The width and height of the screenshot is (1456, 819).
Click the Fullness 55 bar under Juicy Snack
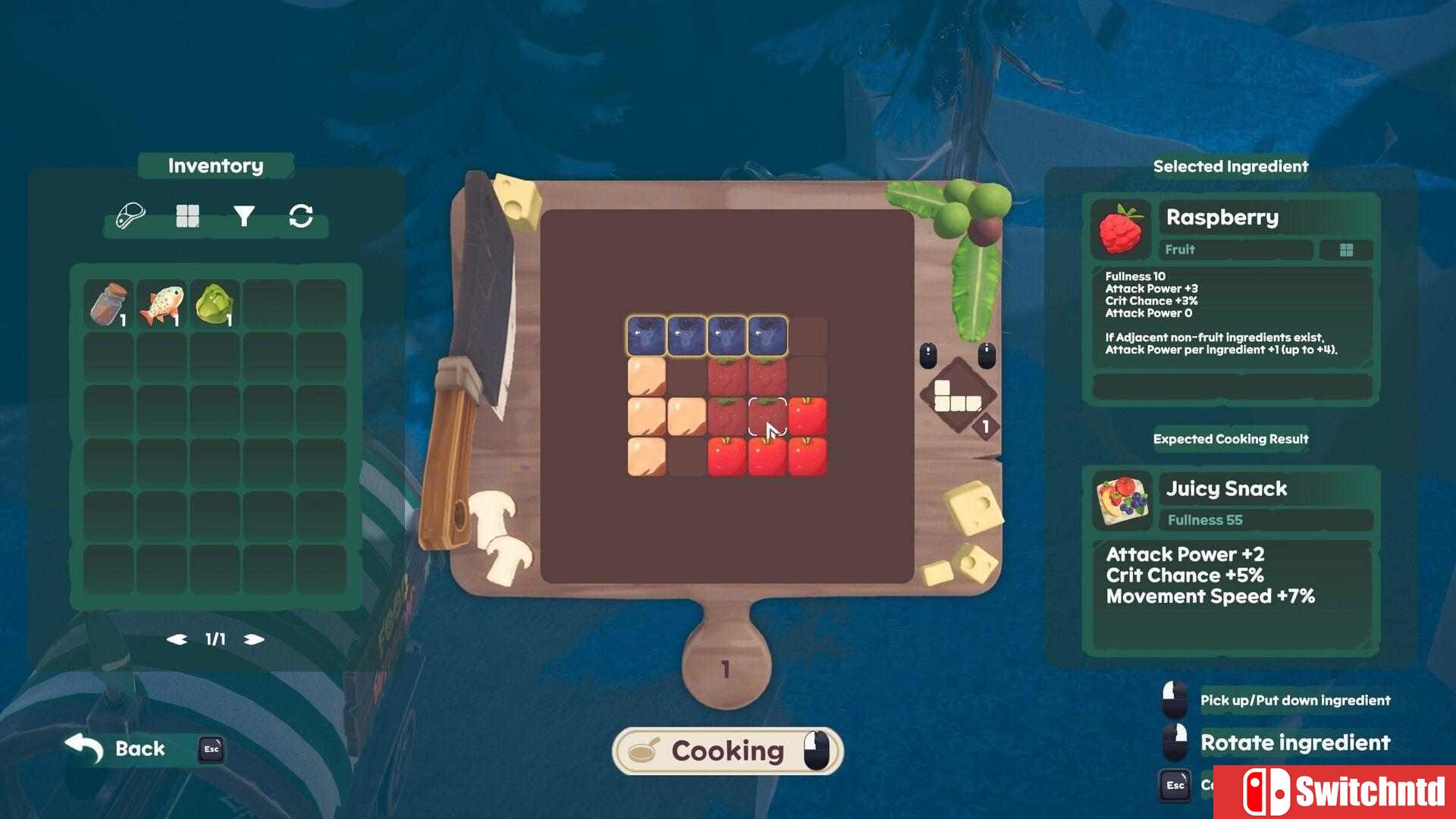[x=1265, y=519]
